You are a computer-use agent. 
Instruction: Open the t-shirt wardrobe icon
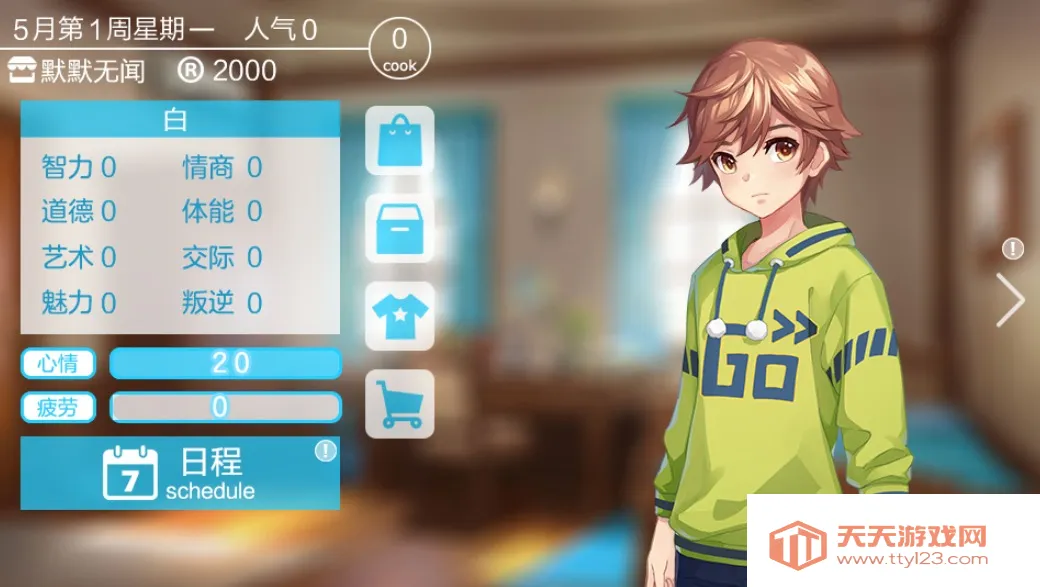point(400,316)
